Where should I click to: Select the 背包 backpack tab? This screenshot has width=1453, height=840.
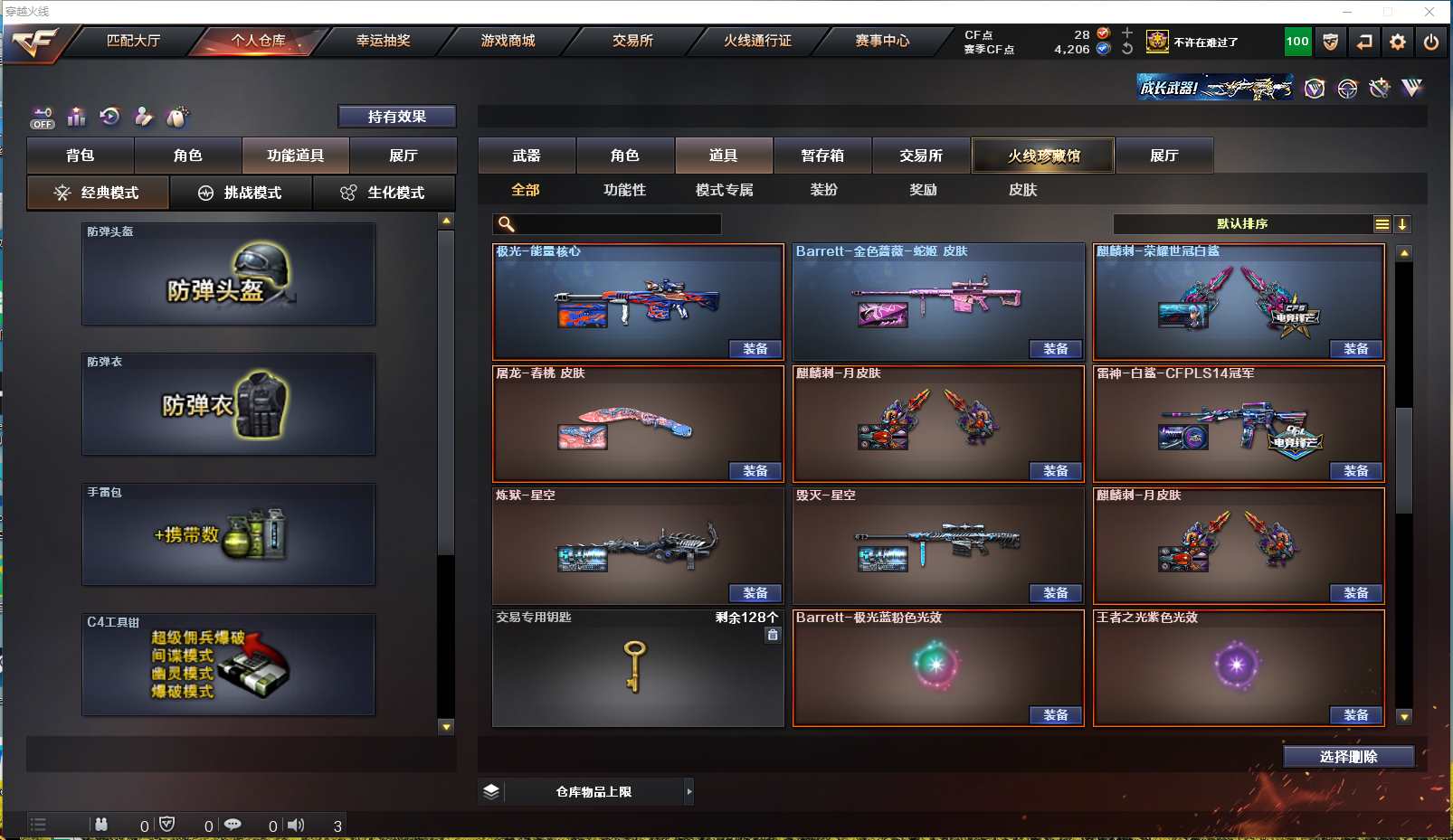click(81, 156)
